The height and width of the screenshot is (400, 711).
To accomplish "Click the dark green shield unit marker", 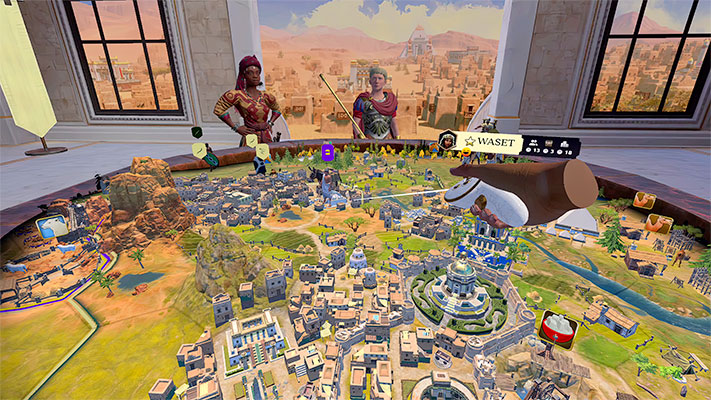I will 197,132.
